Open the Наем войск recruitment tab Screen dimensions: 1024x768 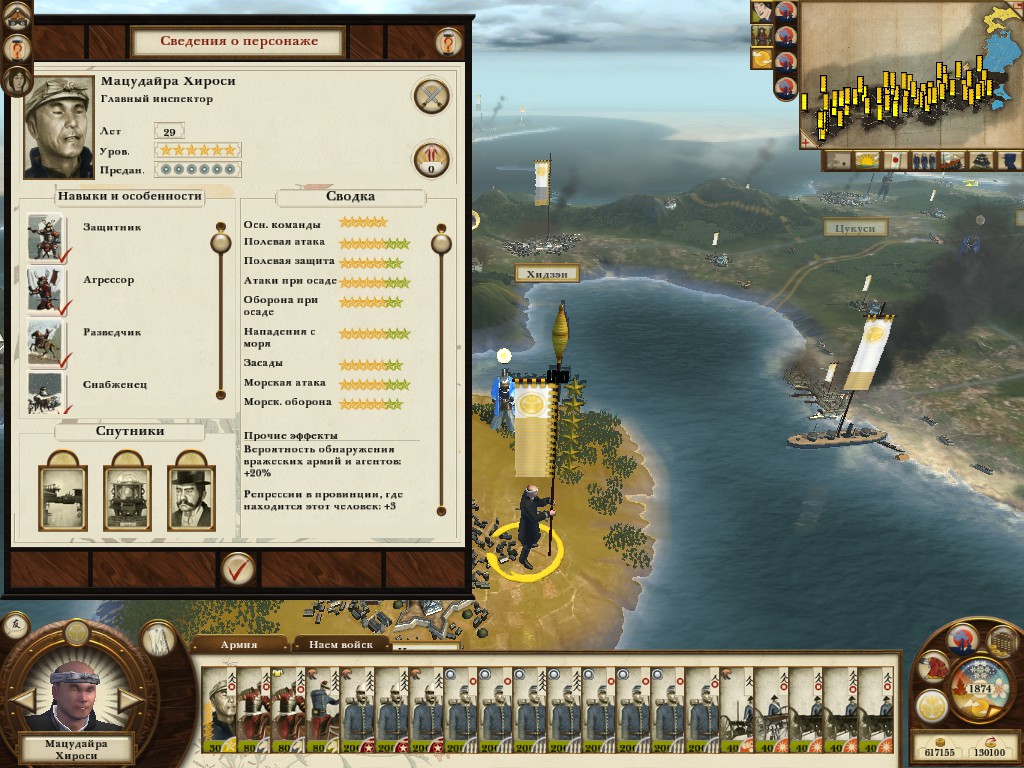(340, 645)
